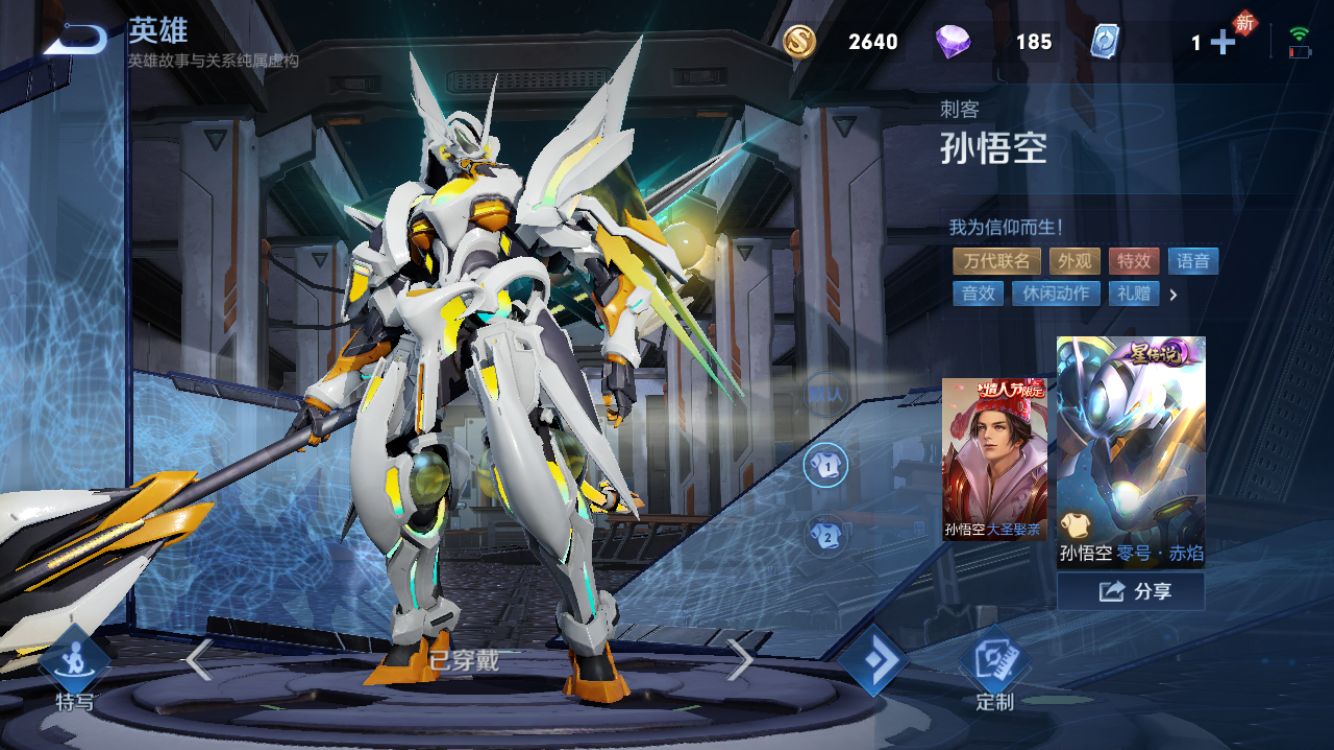
Task: Click the 外观 appearance tag
Action: tap(1075, 261)
